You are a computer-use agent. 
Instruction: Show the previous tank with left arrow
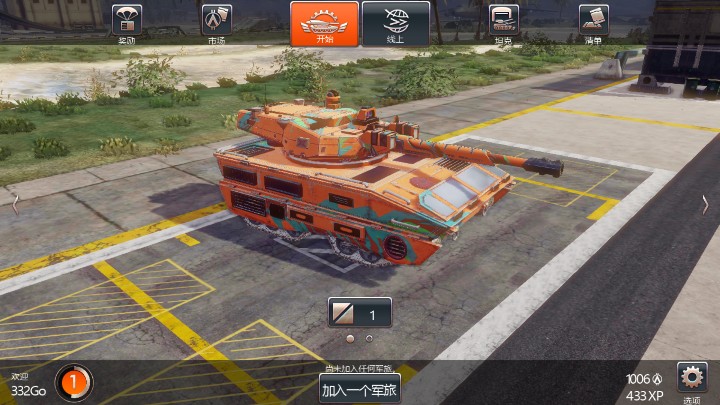tap(14, 202)
